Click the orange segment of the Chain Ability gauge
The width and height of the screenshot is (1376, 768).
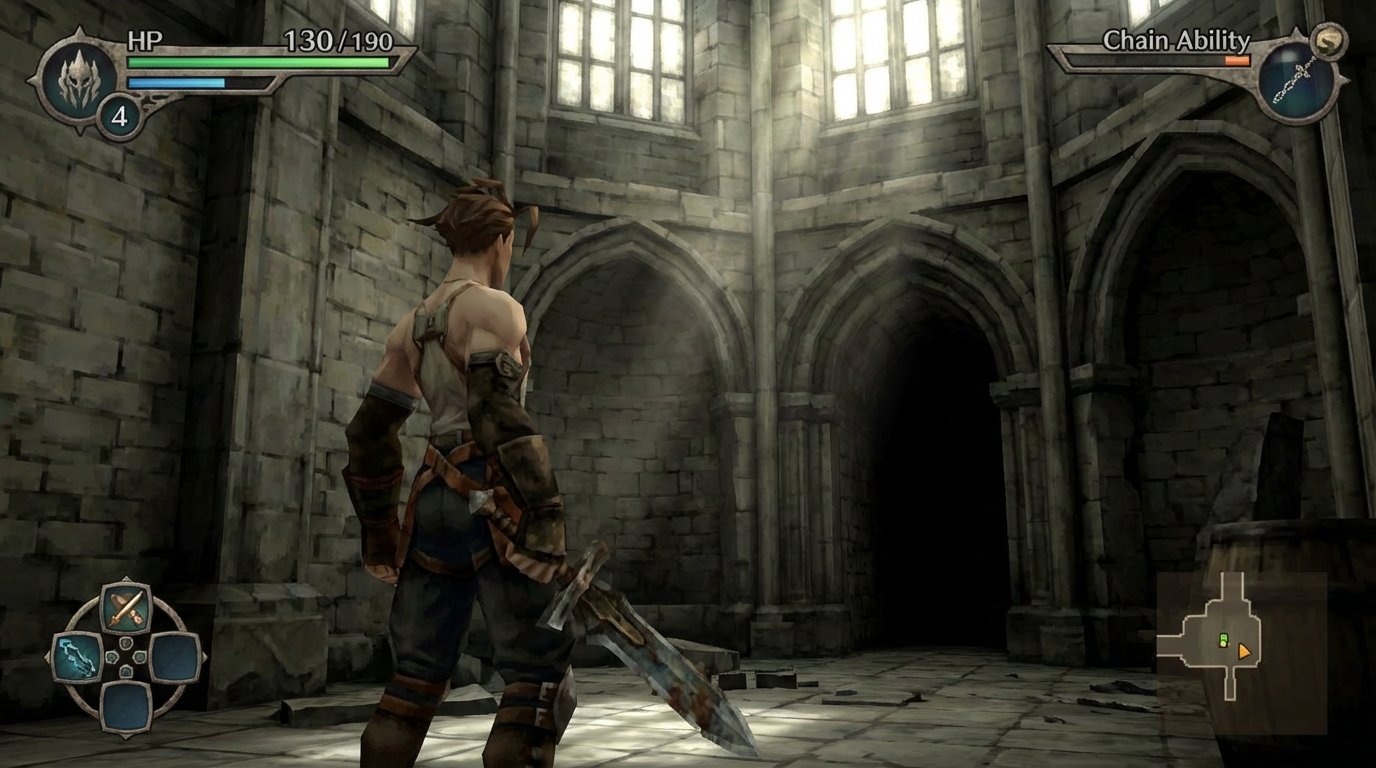(1237, 61)
